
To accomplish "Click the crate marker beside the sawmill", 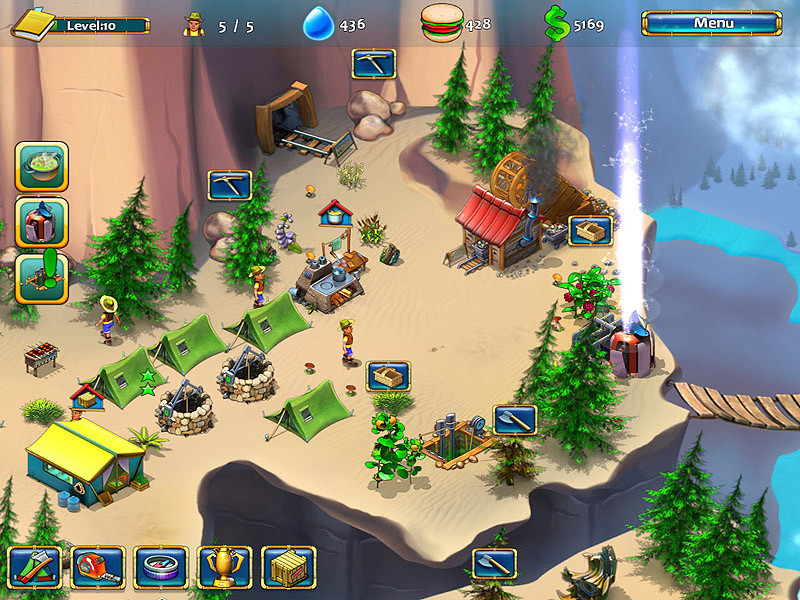I will click(x=590, y=231).
